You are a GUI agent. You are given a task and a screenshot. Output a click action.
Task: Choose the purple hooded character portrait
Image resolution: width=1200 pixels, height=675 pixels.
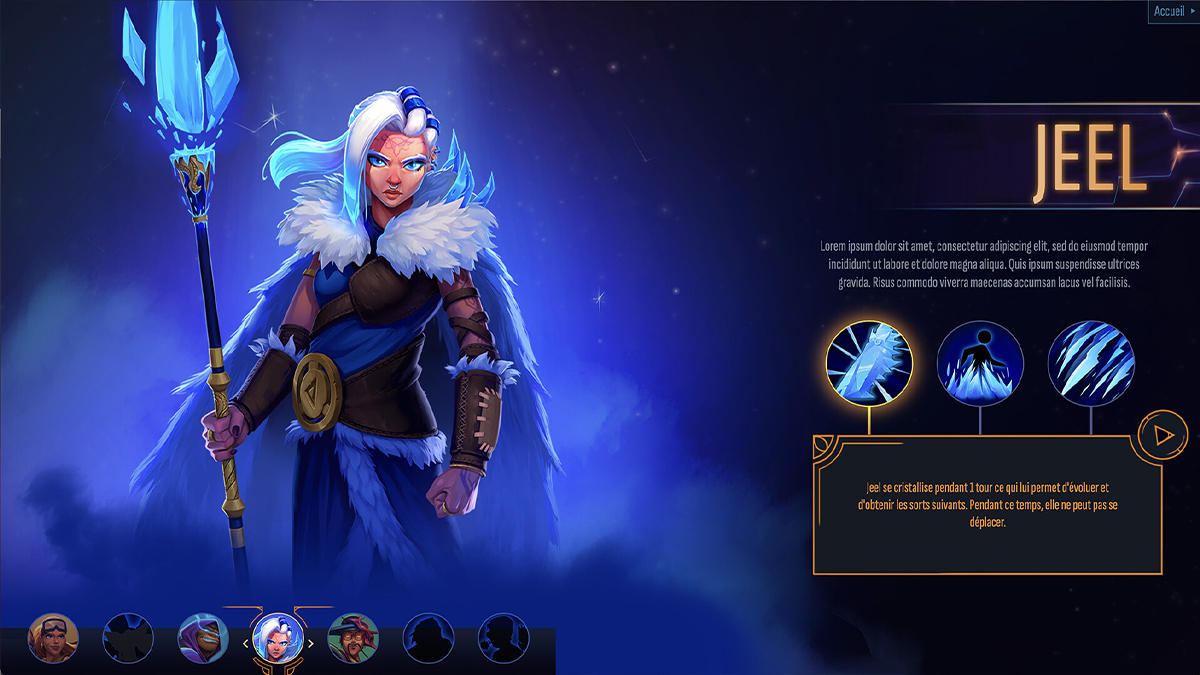203,638
